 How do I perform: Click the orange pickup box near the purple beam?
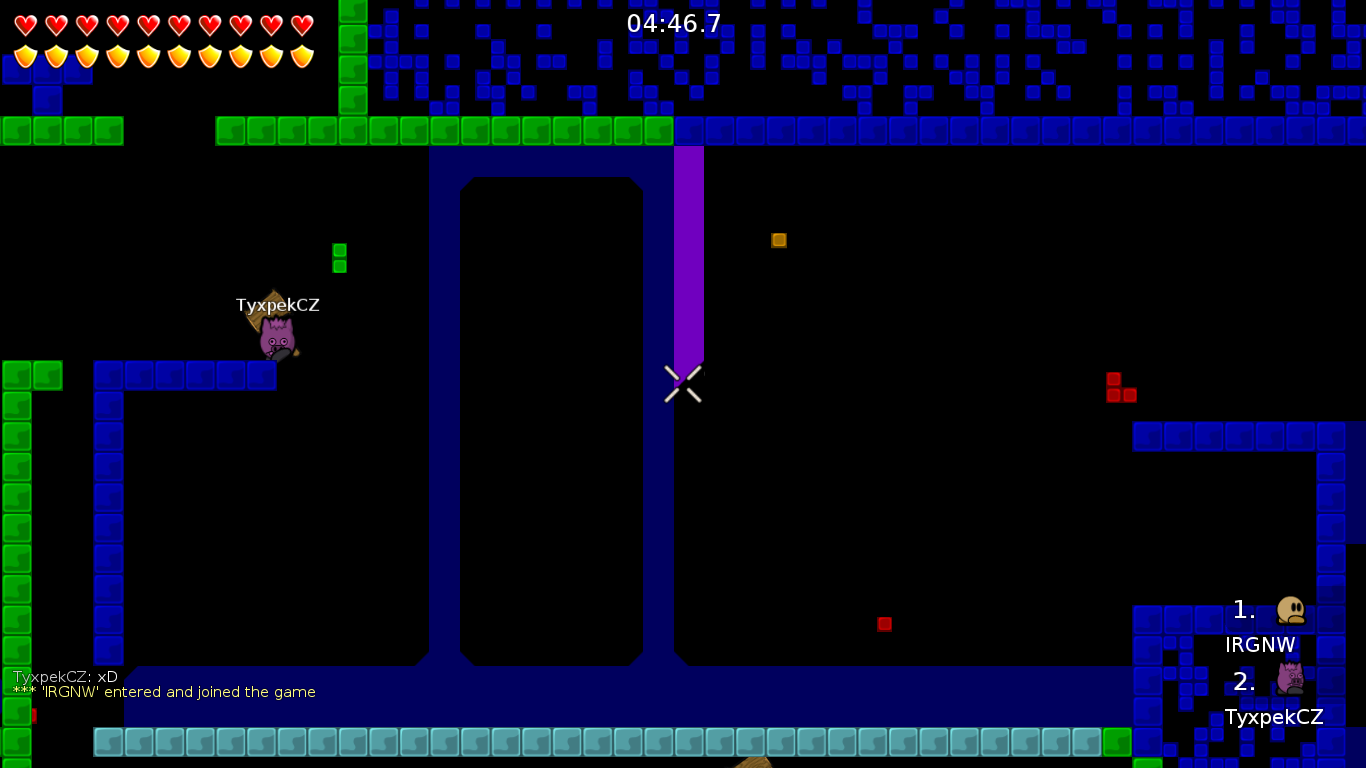click(778, 240)
